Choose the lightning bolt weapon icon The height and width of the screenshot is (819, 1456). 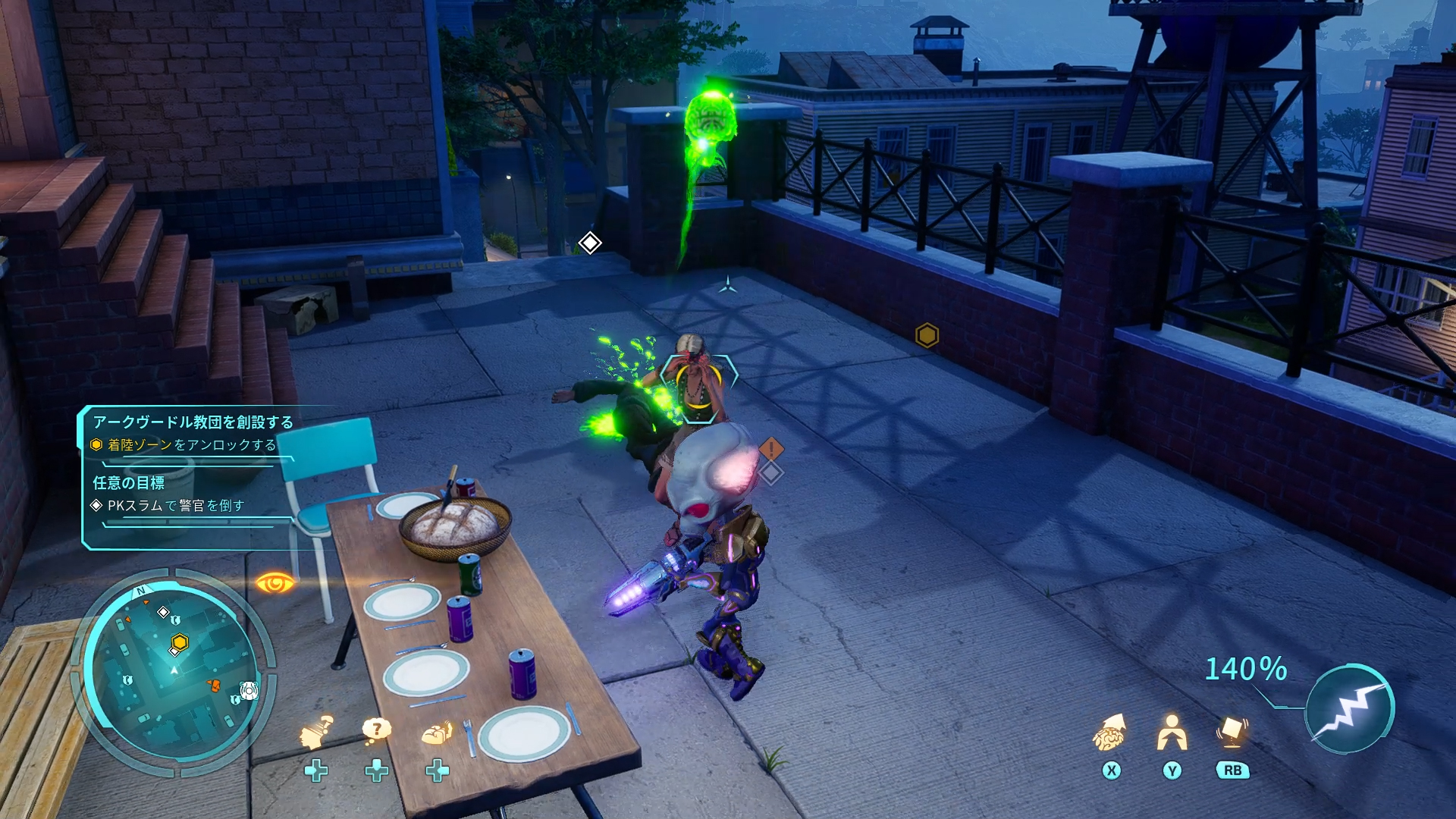coord(1350,709)
